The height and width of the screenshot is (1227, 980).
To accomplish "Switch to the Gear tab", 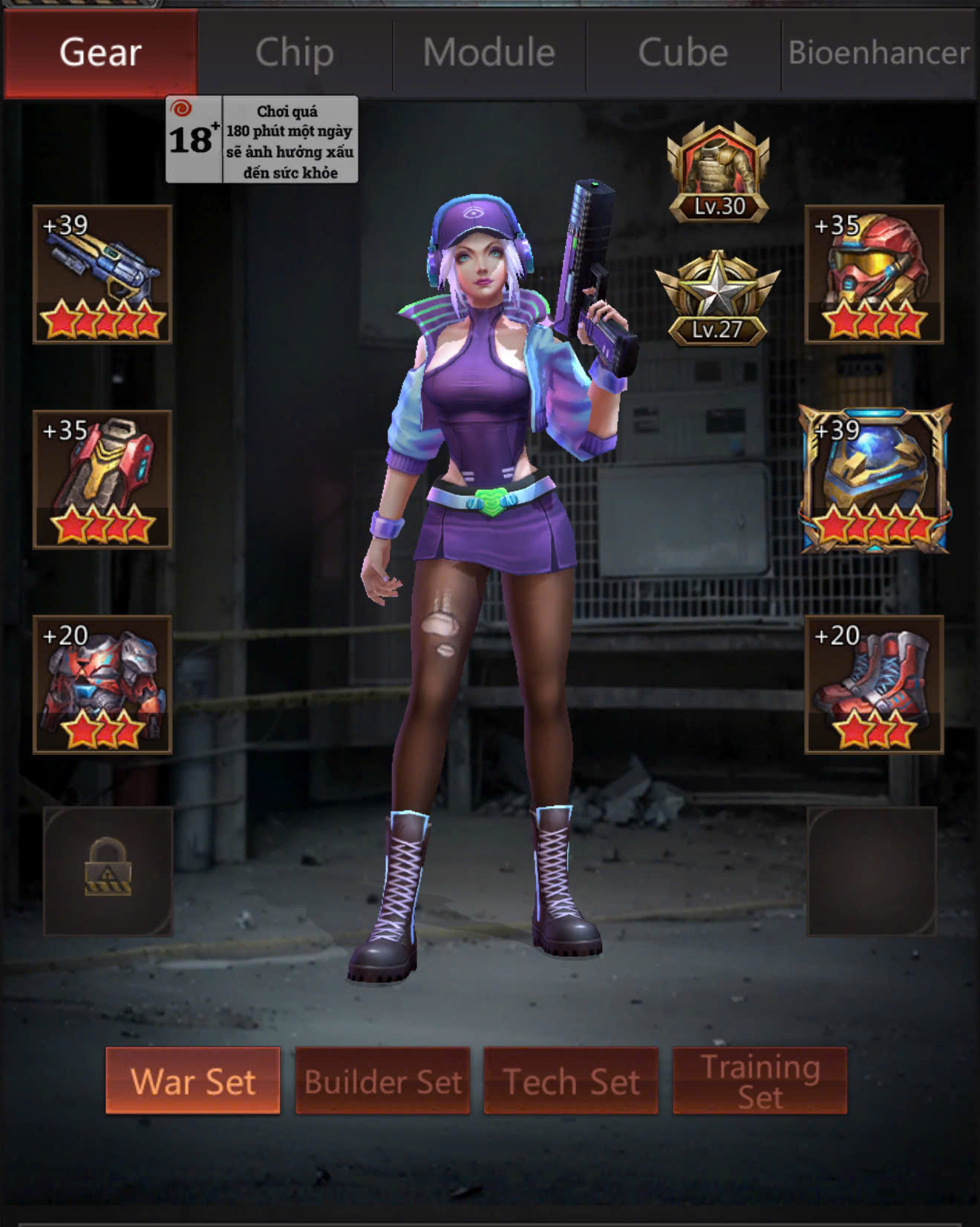I will pos(100,53).
